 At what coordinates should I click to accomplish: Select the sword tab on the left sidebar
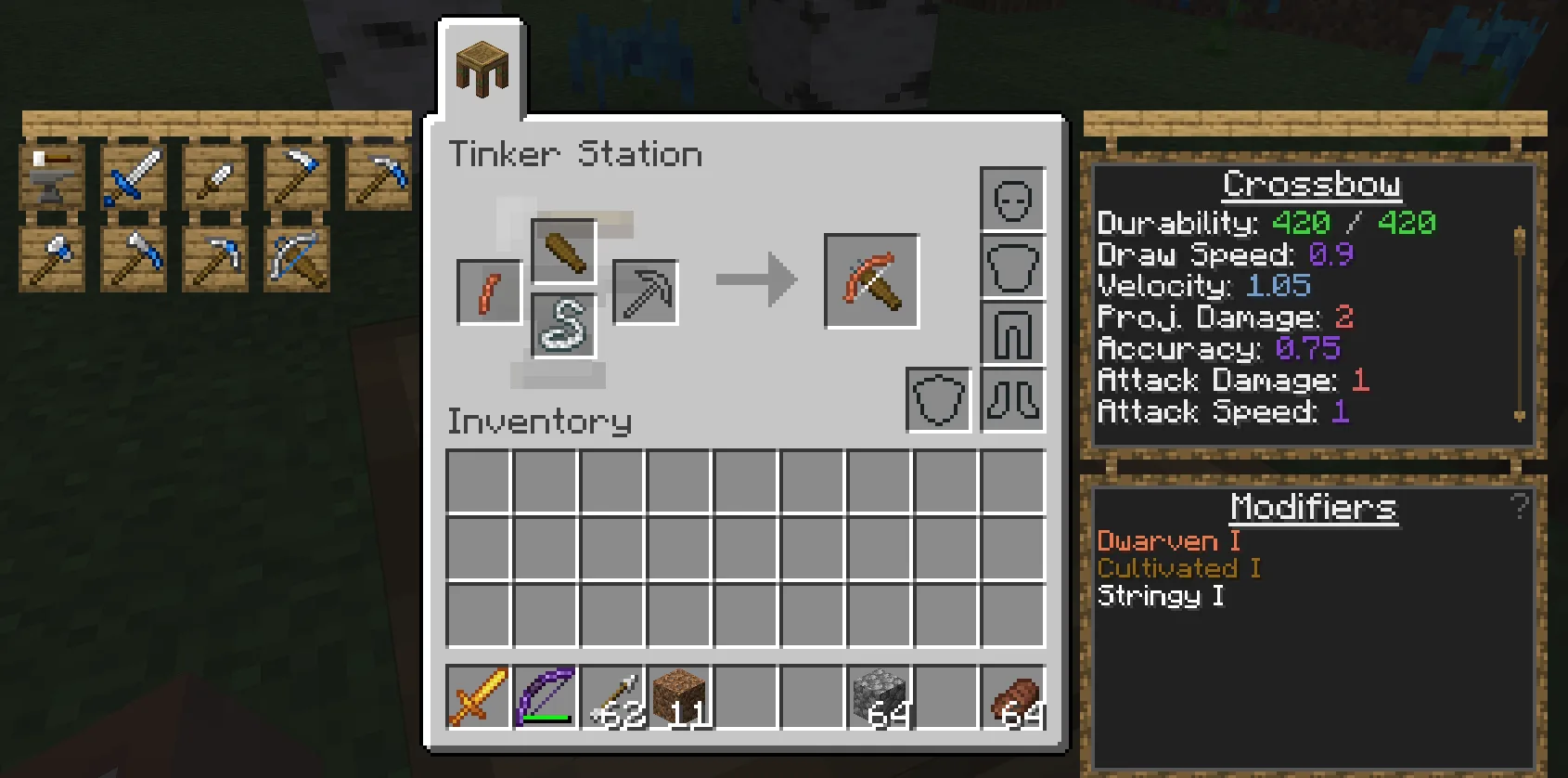(x=133, y=176)
